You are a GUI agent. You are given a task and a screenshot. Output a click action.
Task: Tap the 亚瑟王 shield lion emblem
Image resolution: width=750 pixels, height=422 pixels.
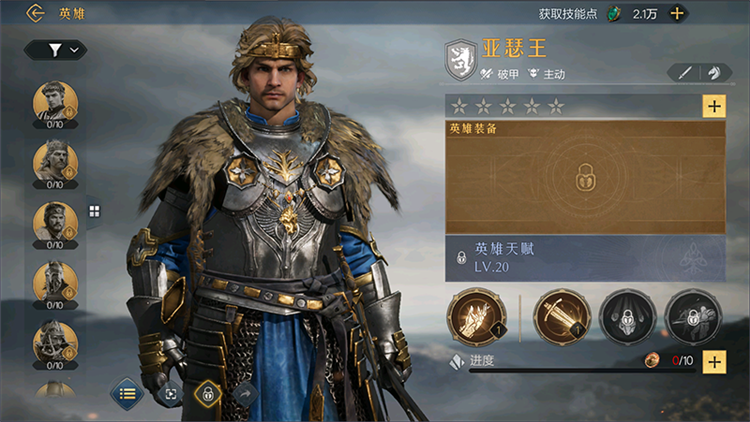click(459, 58)
